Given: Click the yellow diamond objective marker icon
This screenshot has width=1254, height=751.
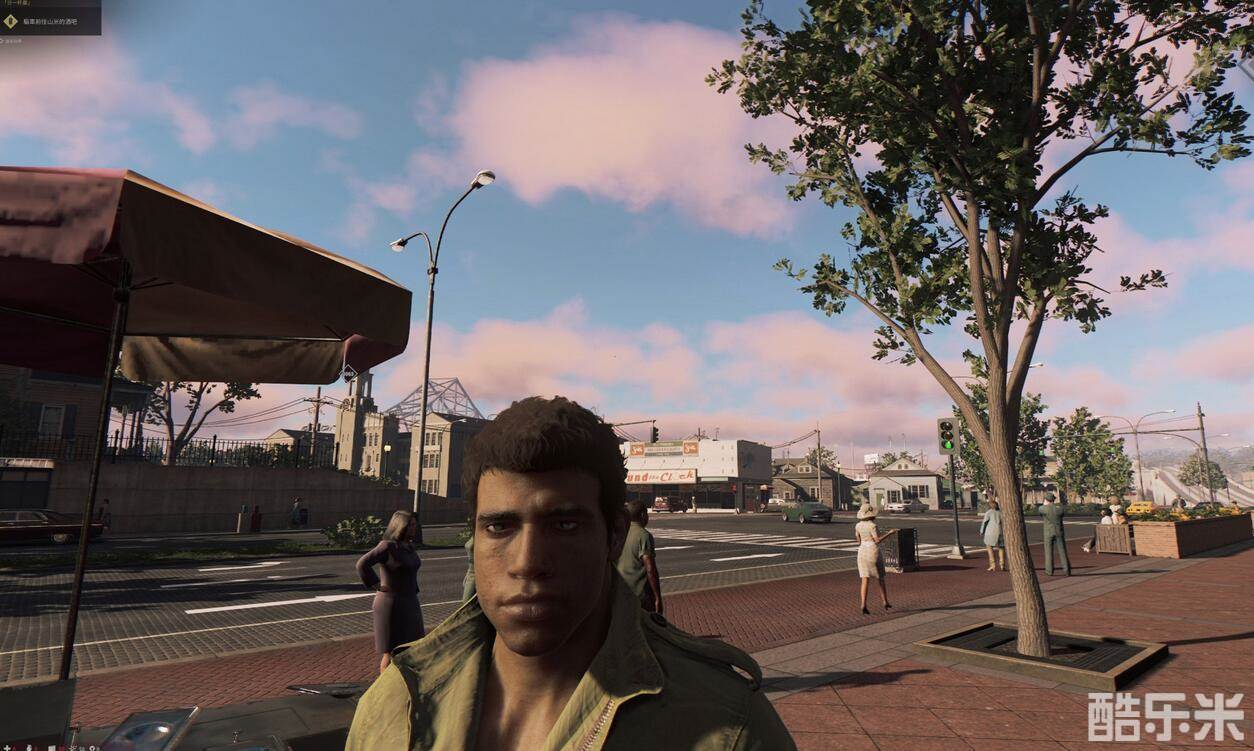Looking at the screenshot, I should [11, 20].
